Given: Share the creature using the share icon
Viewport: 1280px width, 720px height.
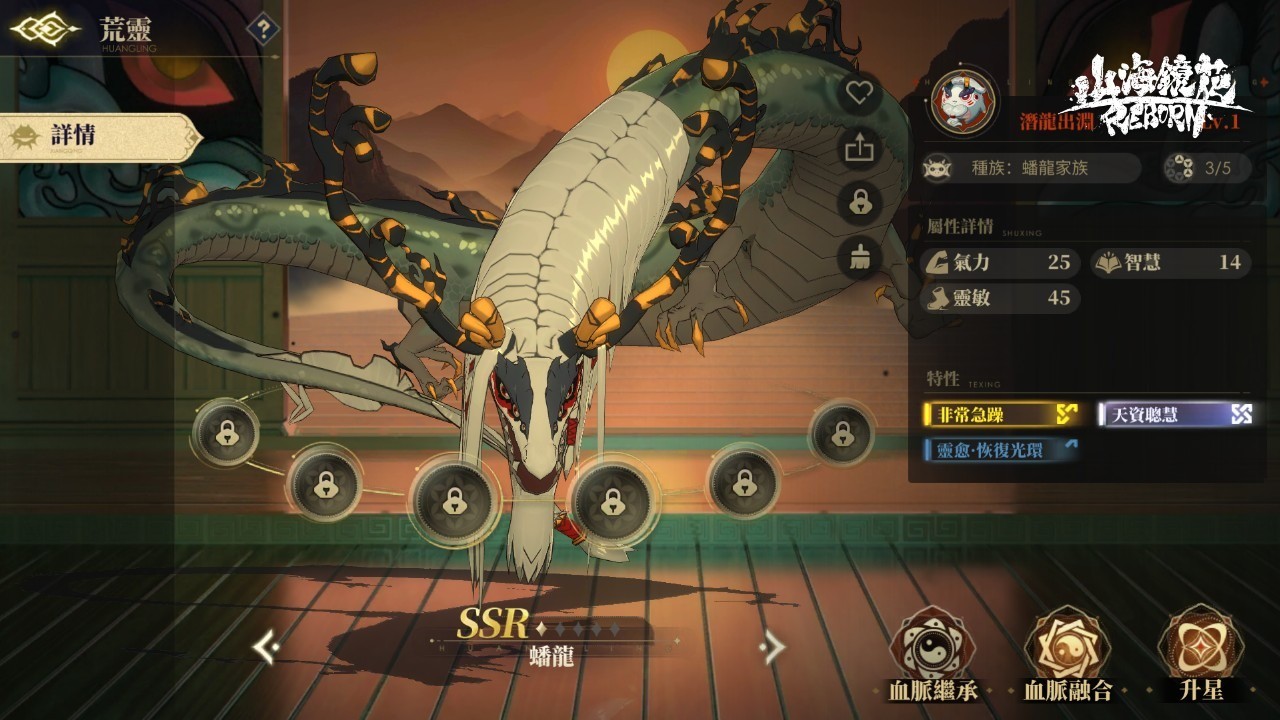Looking at the screenshot, I should coord(859,149).
